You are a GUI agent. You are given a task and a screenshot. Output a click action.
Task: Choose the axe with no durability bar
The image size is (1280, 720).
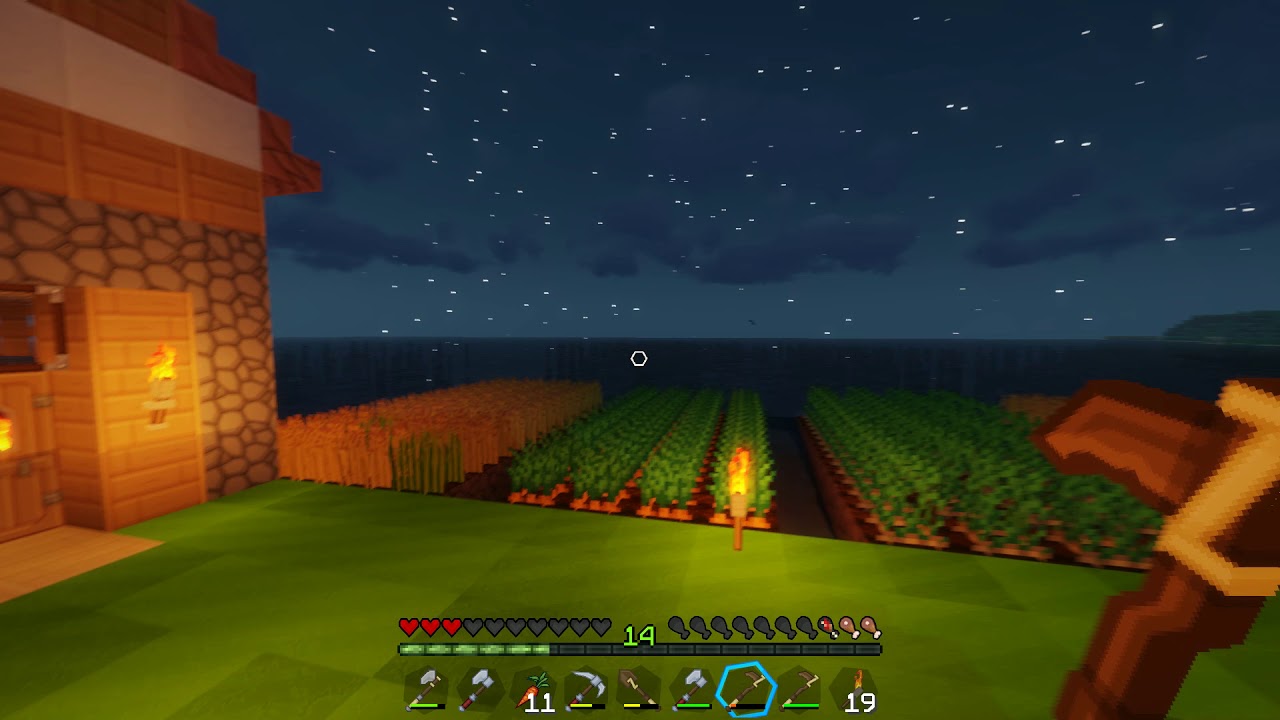(x=479, y=689)
